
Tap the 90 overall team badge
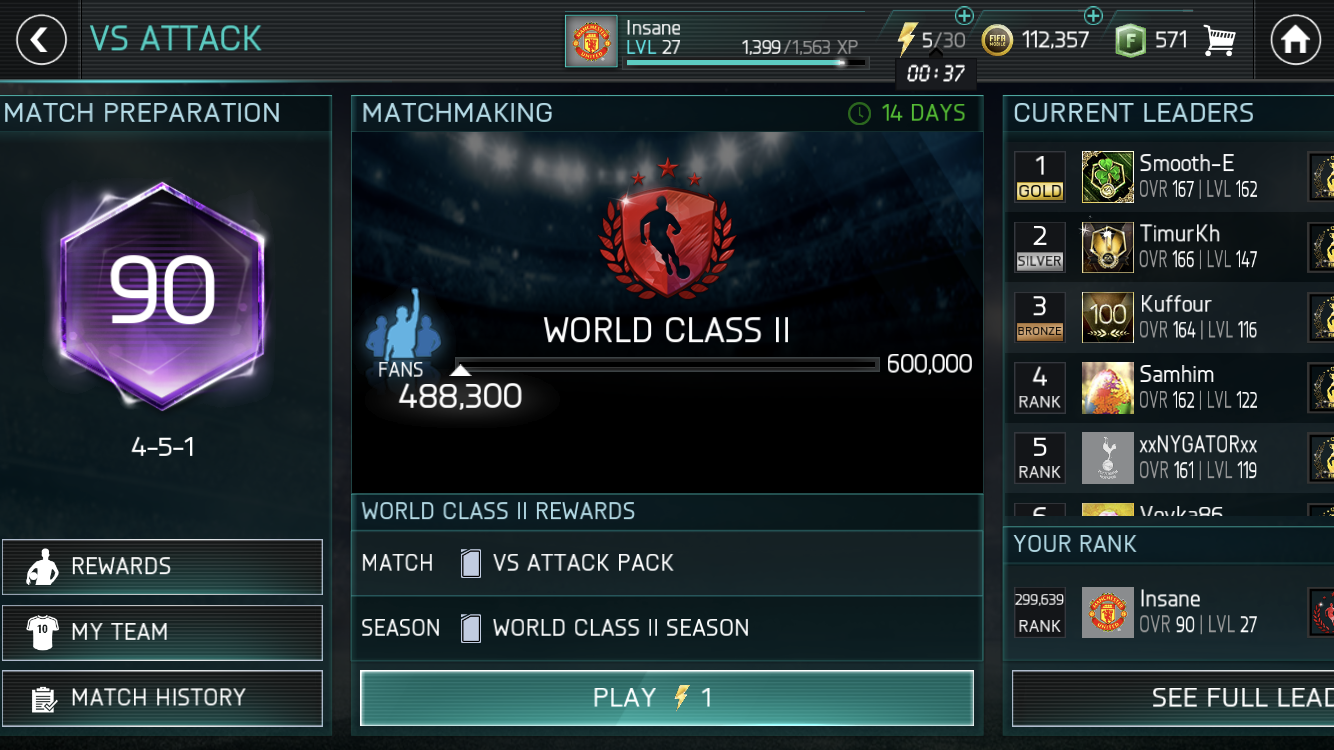pyautogui.click(x=162, y=292)
